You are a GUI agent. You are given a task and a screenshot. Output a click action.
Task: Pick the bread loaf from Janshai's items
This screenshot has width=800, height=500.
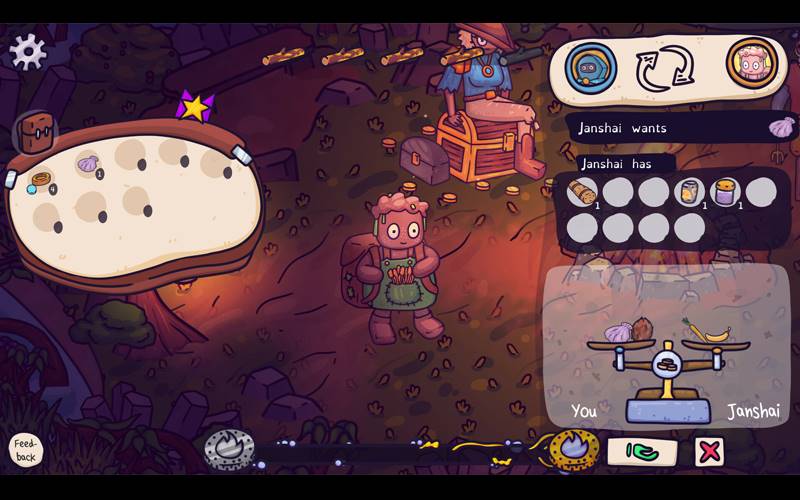pyautogui.click(x=581, y=191)
